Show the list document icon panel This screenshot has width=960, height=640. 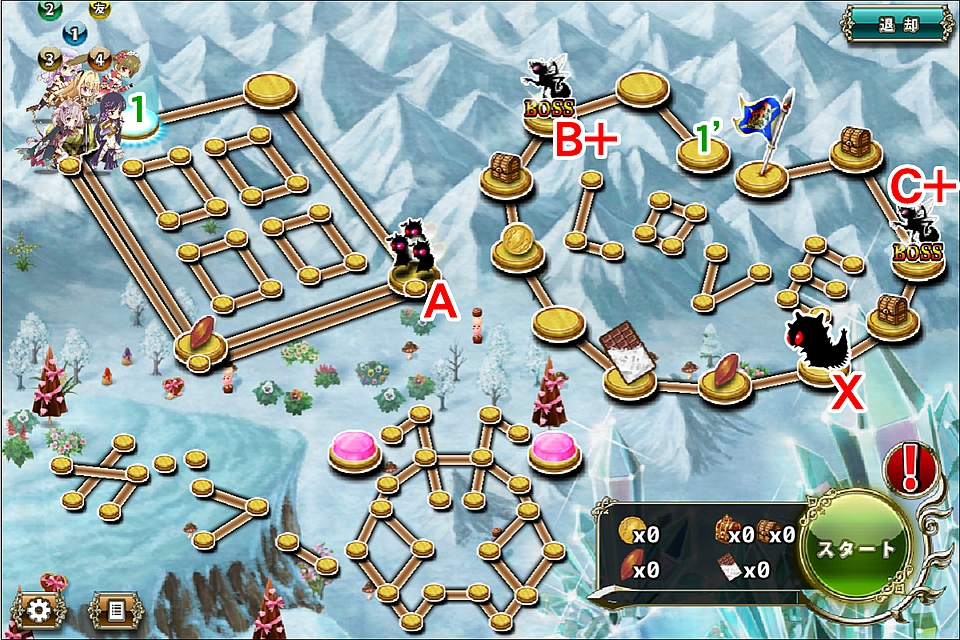116,609
